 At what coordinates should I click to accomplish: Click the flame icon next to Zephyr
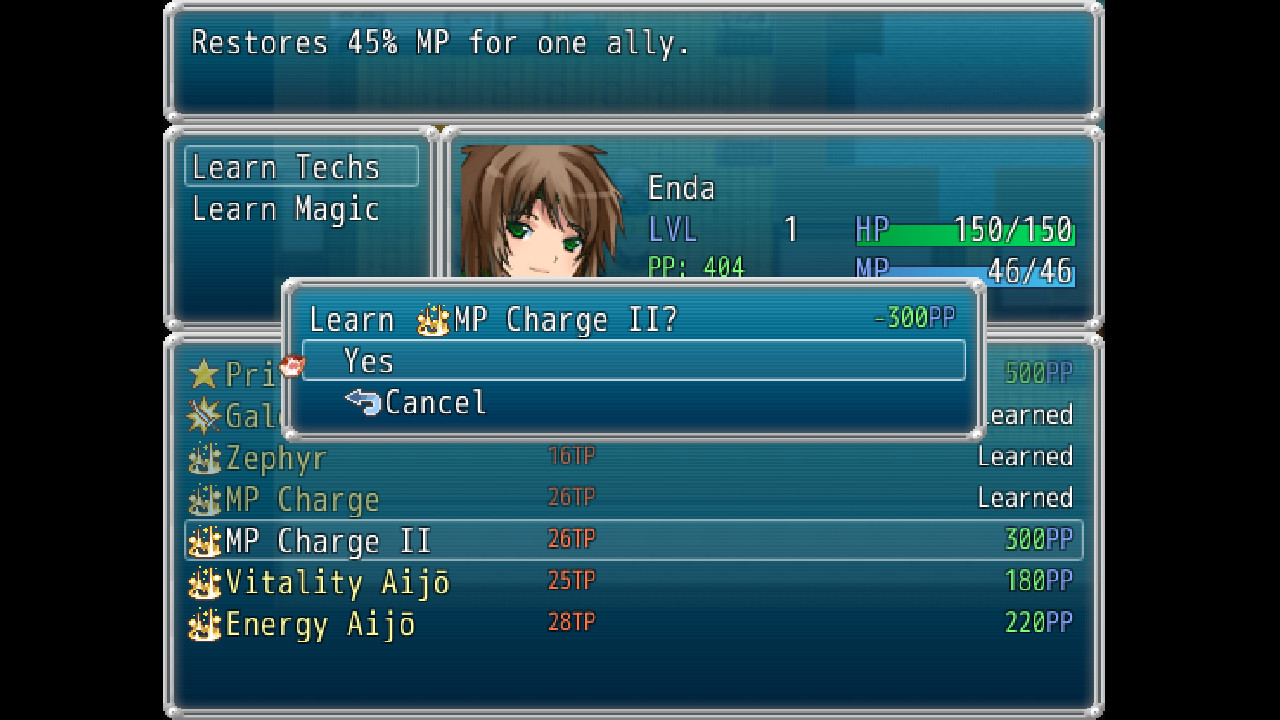point(204,457)
